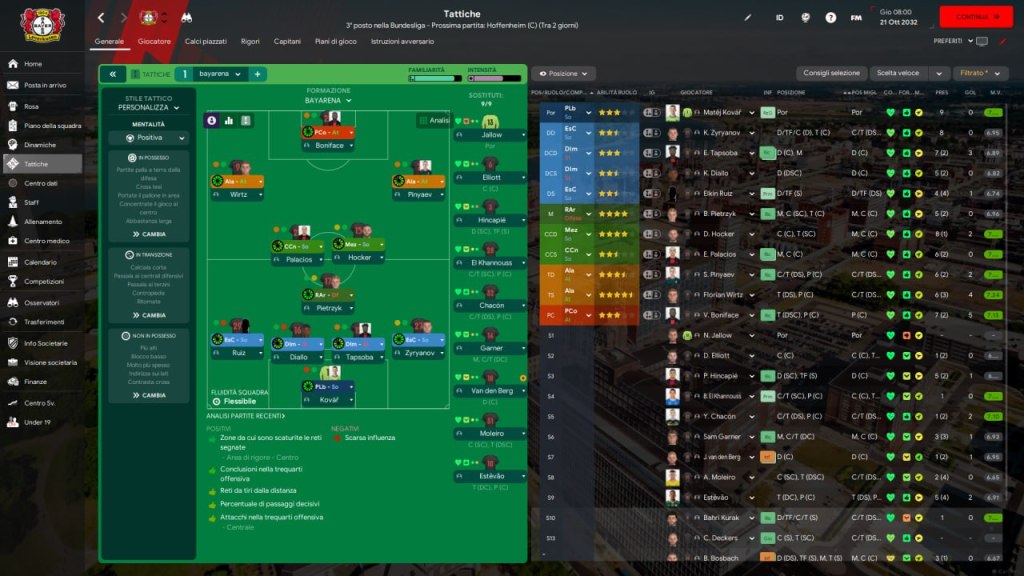This screenshot has width=1024, height=576.
Task: Add a new tactic with the plus button
Action: (257, 74)
